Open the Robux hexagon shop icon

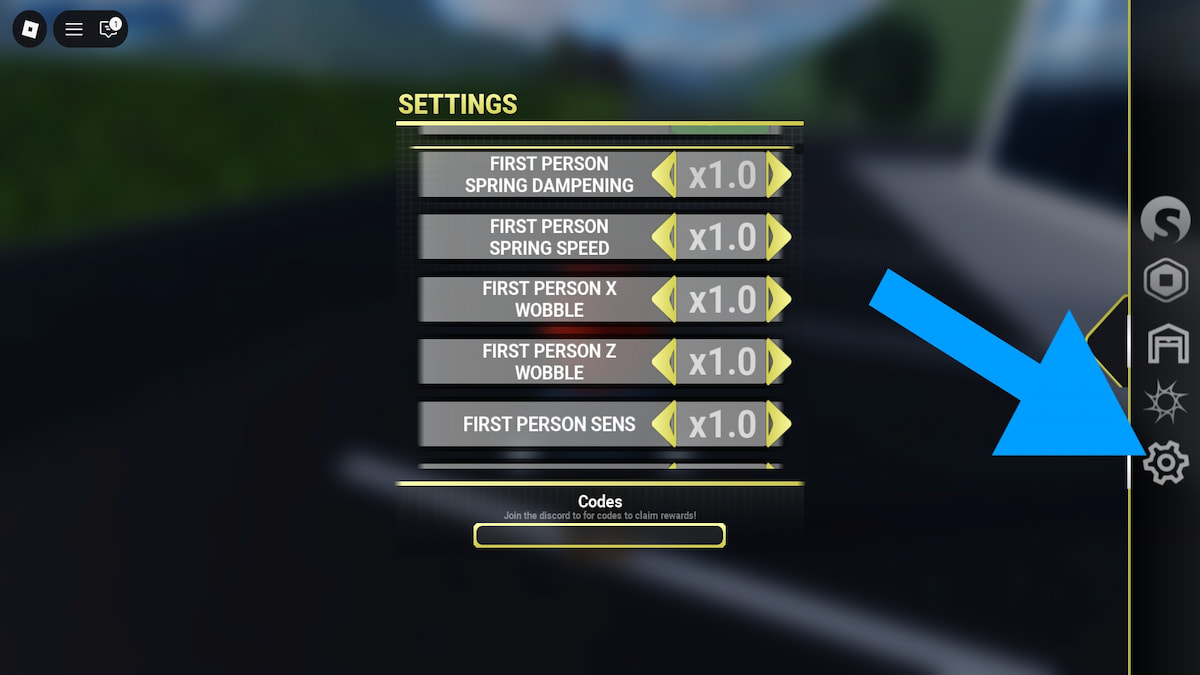coord(1165,282)
